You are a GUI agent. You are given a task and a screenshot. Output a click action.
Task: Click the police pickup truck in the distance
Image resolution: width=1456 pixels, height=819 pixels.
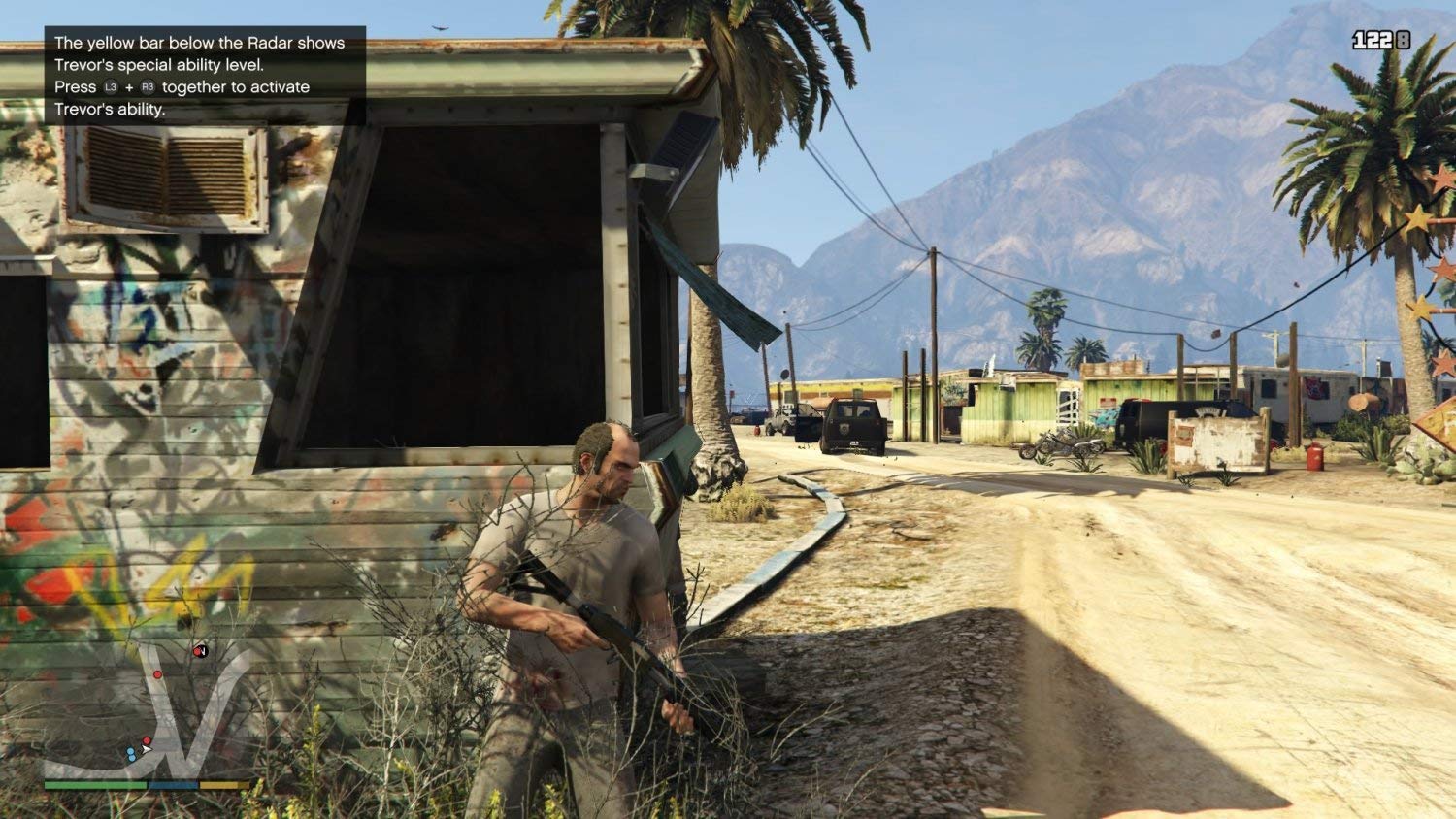852,425
